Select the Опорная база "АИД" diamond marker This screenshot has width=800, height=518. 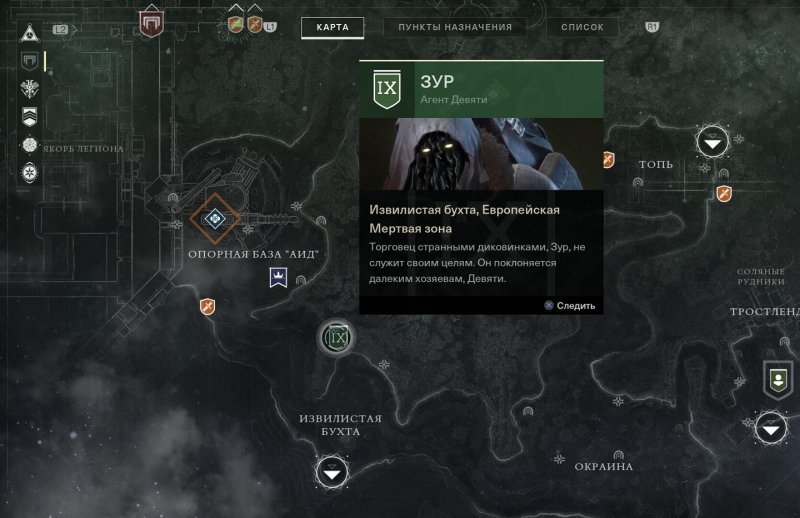(x=213, y=219)
